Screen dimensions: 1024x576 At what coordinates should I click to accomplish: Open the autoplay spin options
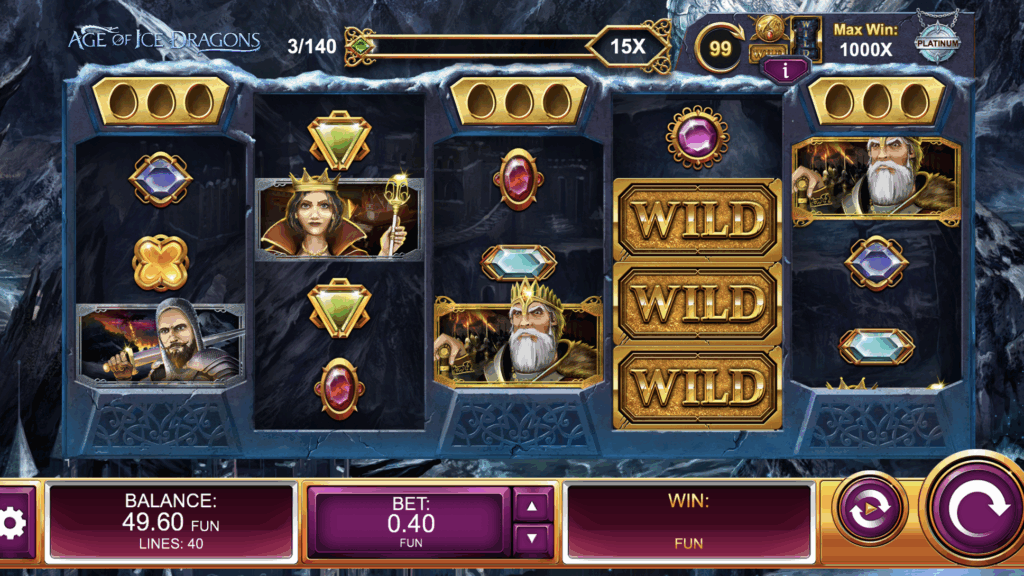click(x=869, y=510)
